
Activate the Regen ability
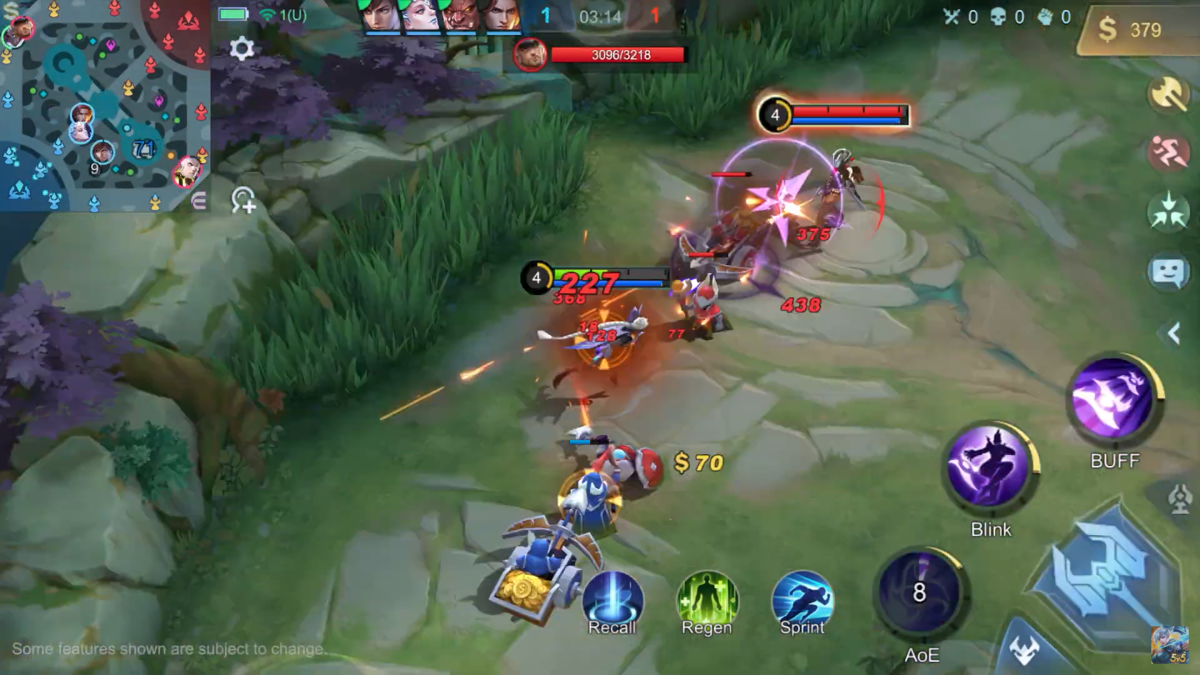pos(707,601)
